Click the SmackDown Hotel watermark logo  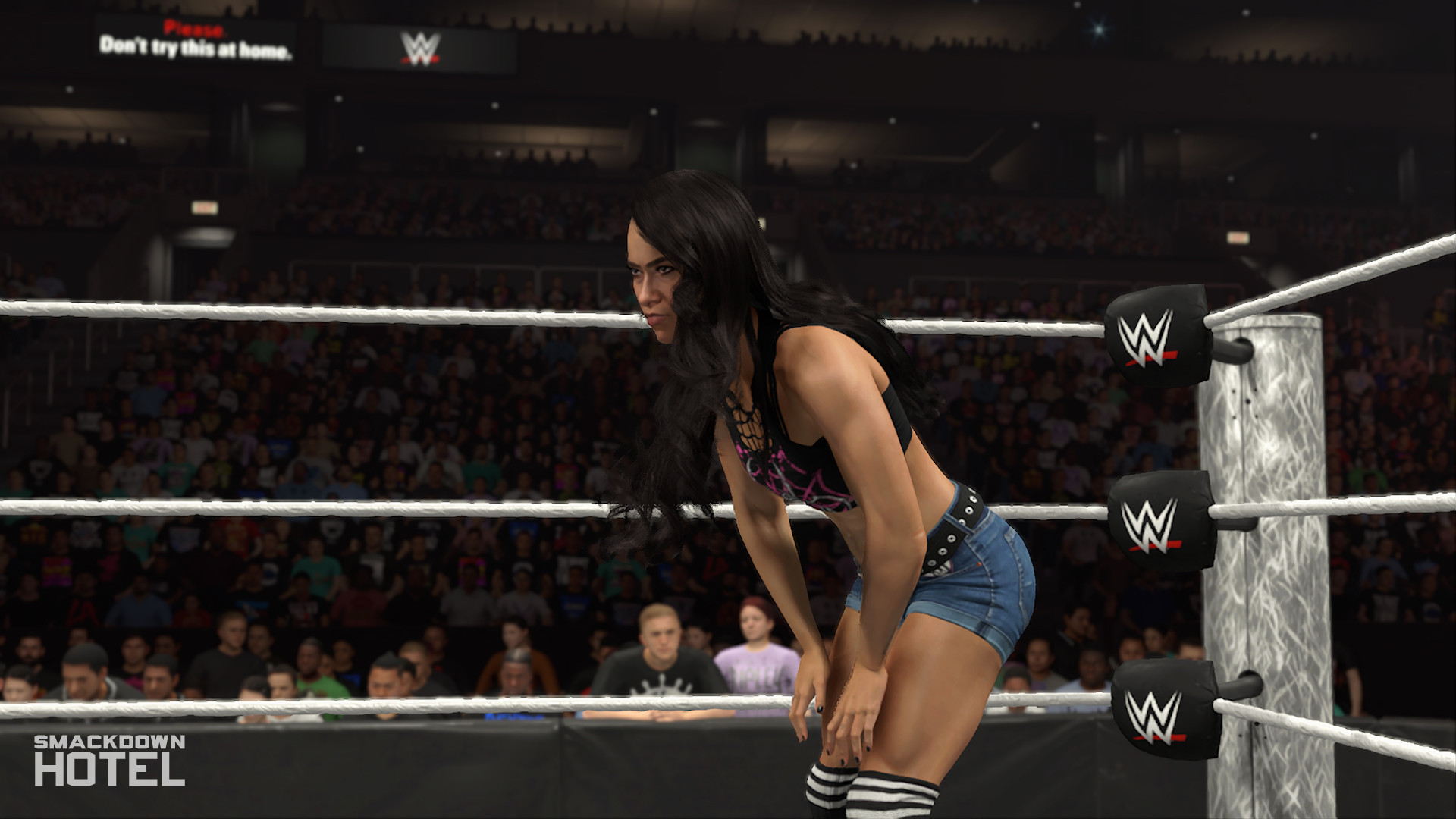109,760
